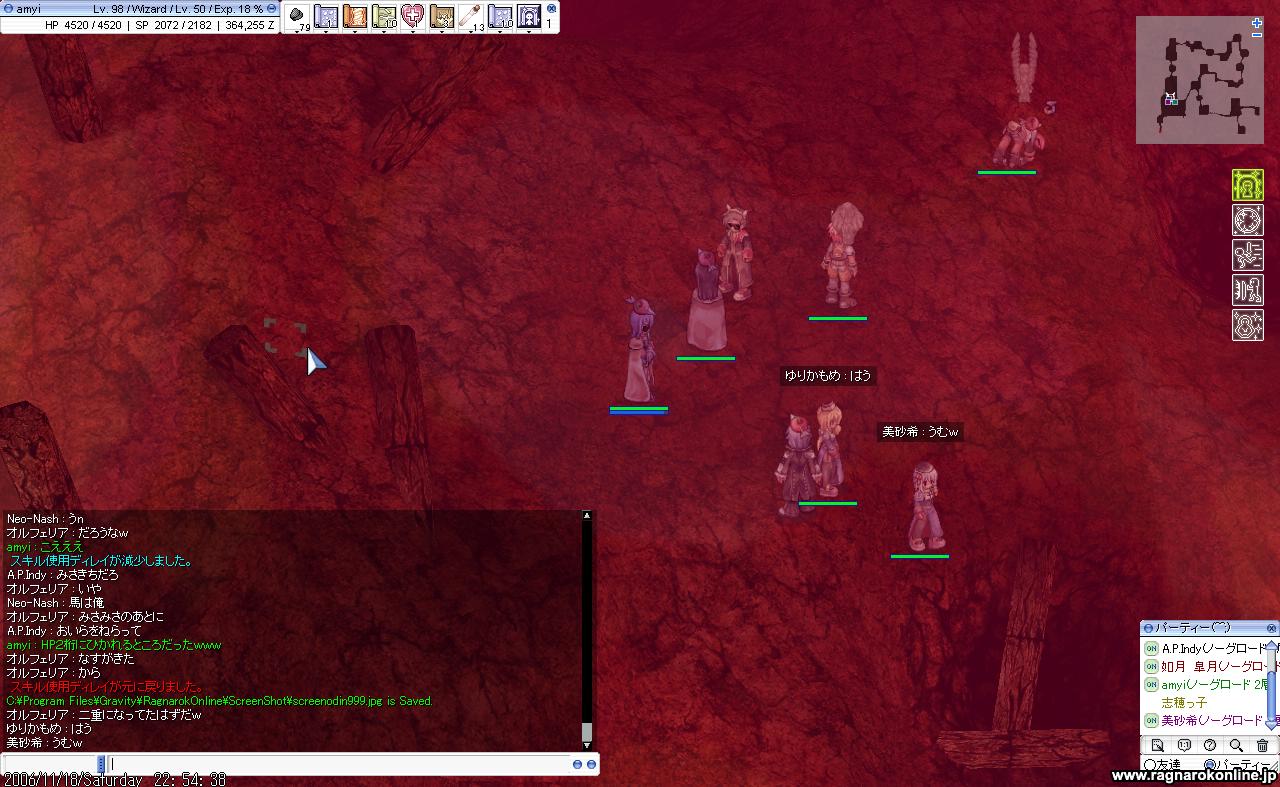Close the party window

point(1271,628)
